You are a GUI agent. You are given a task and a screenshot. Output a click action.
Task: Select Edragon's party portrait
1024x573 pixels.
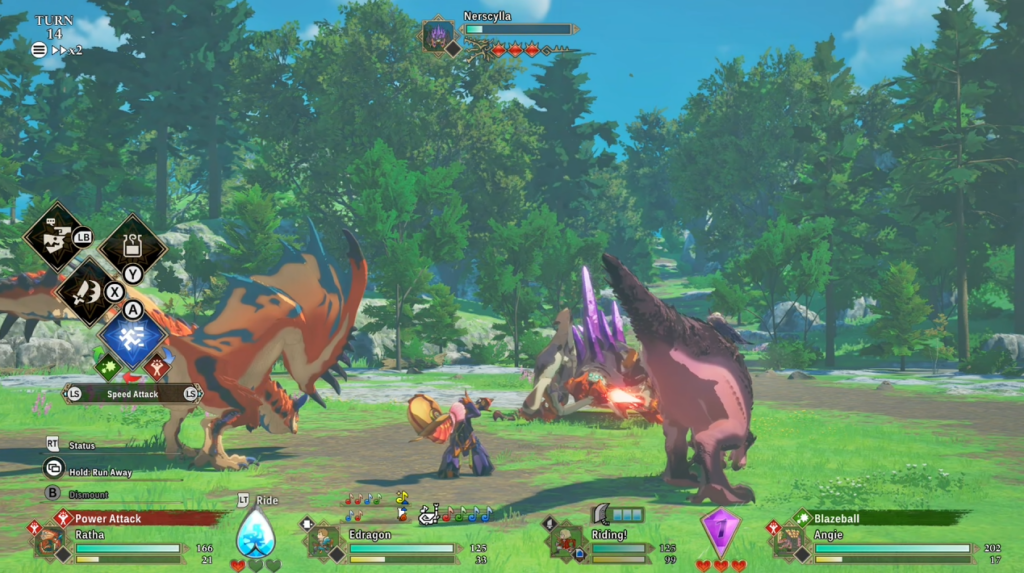pyautogui.click(x=322, y=541)
